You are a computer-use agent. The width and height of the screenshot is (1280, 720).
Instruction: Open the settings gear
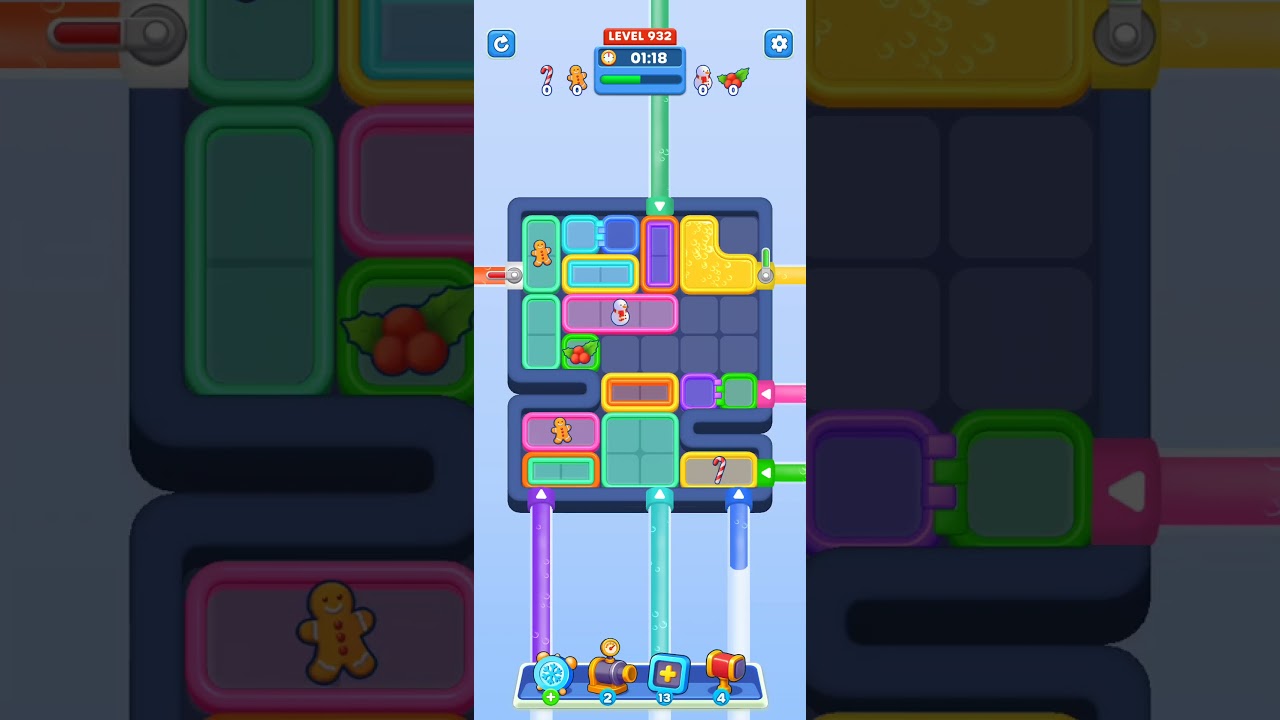779,44
